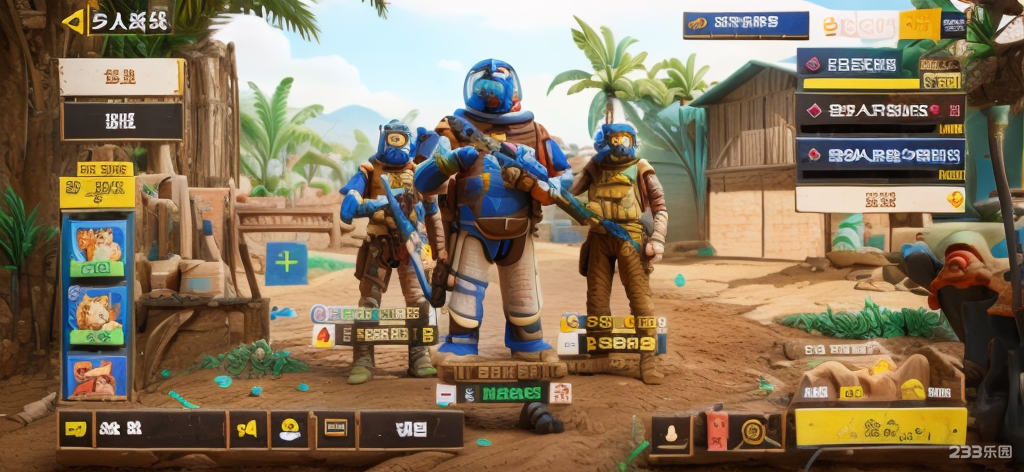Choose the blue row with red diamond icon

click(x=880, y=155)
